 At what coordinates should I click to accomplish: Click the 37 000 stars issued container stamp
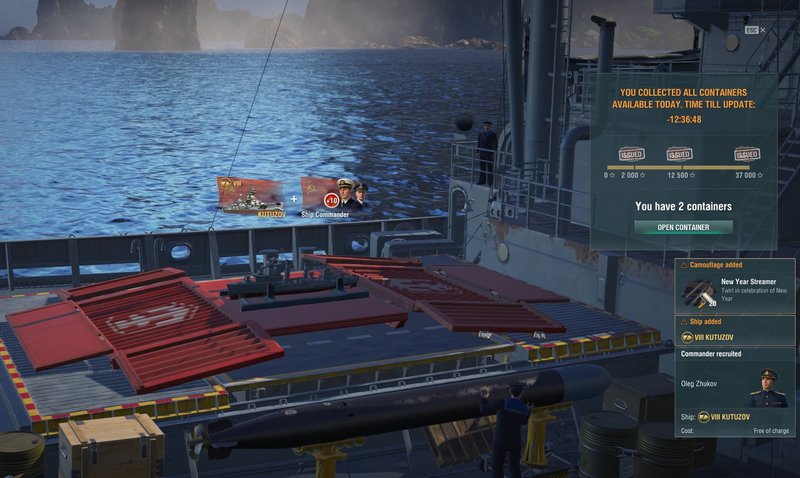point(746,155)
